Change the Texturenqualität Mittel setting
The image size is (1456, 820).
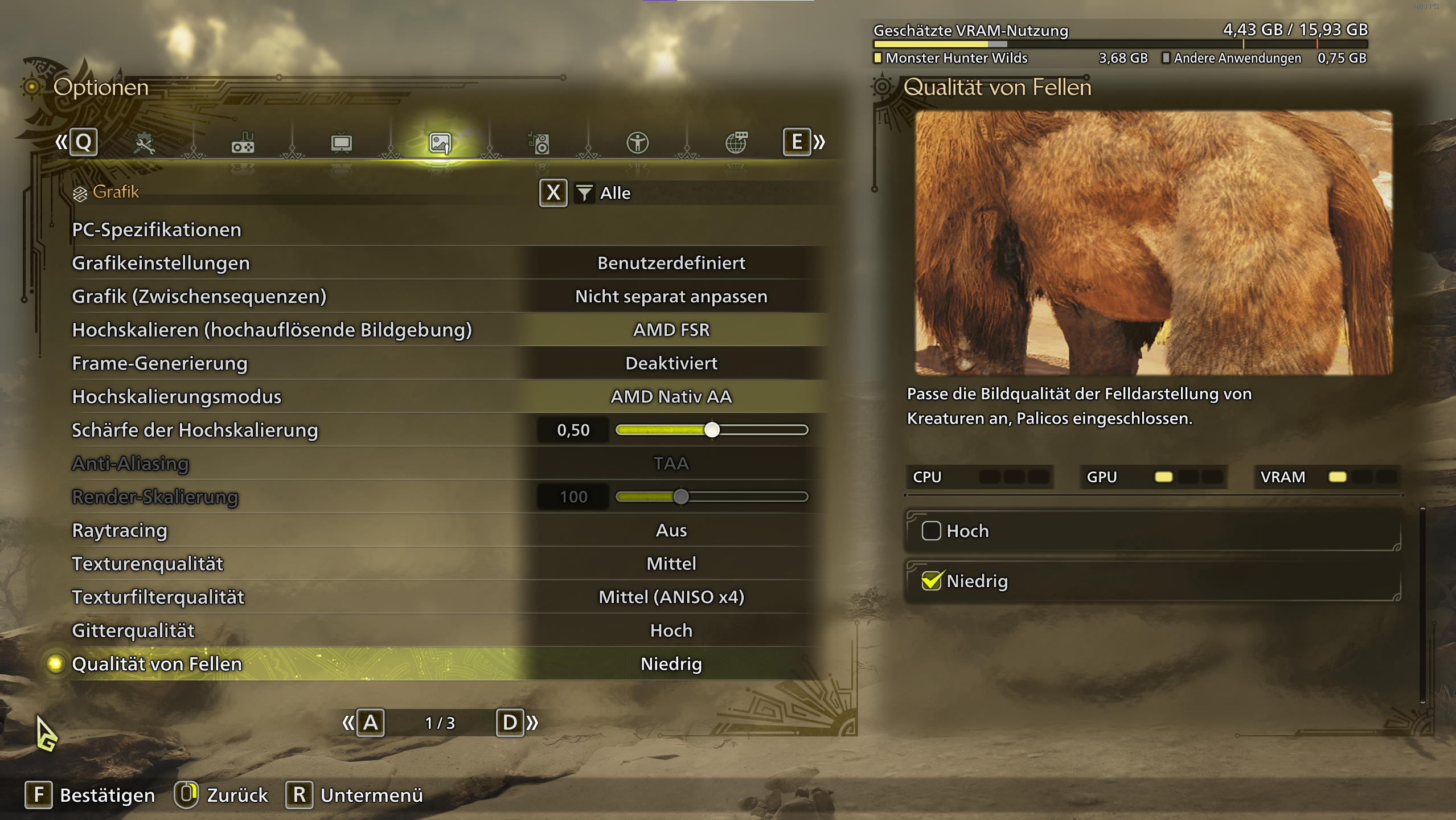click(x=671, y=563)
